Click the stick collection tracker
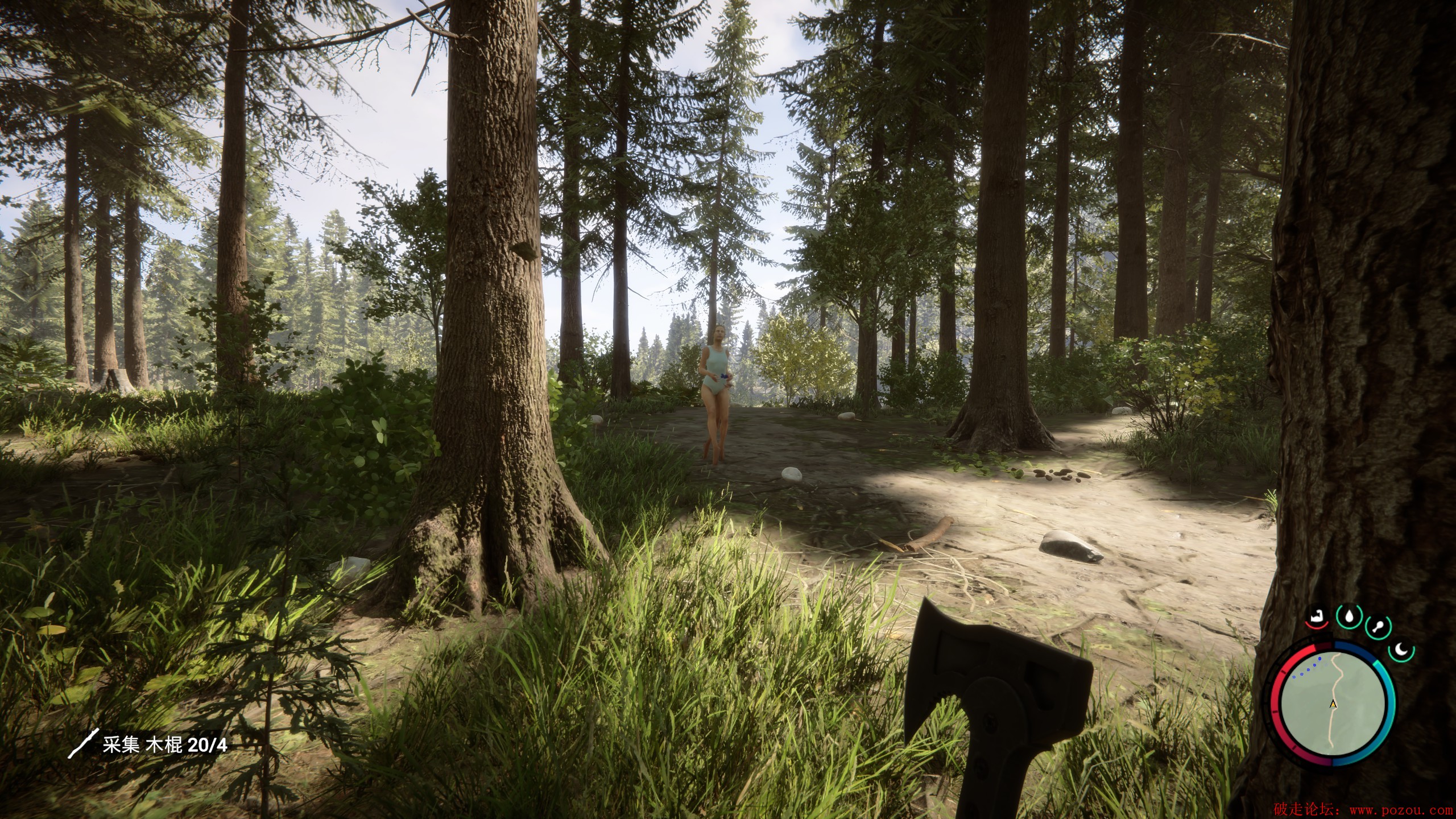Screen dimensions: 1456x819 tap(148, 744)
